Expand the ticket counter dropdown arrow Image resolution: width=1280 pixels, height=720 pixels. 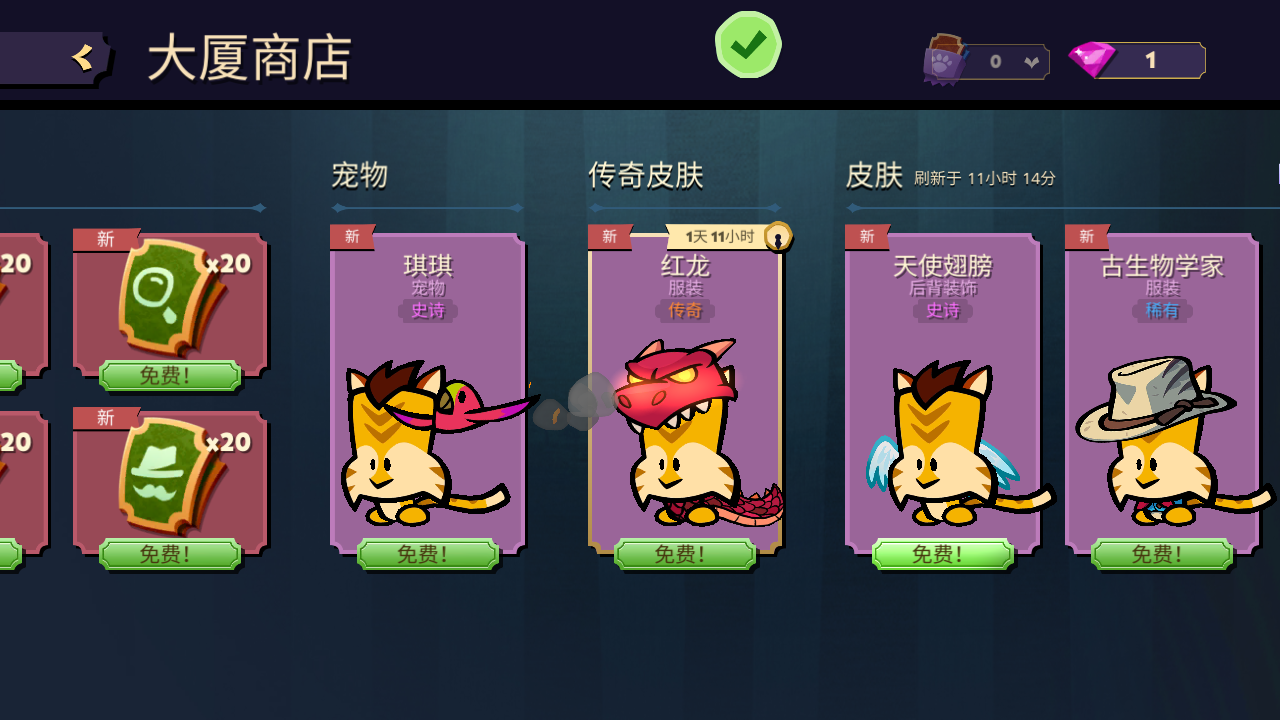[x=1032, y=60]
